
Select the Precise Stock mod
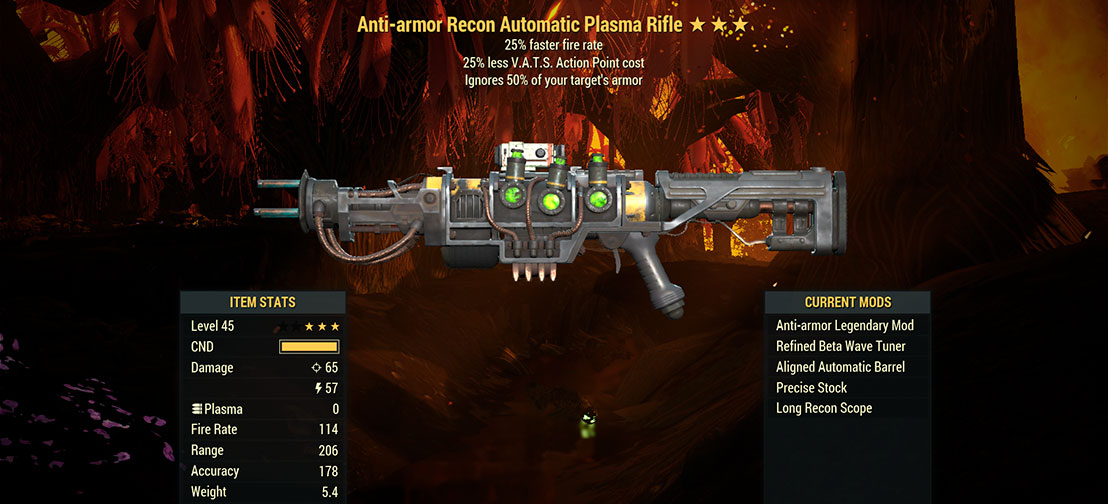(811, 388)
